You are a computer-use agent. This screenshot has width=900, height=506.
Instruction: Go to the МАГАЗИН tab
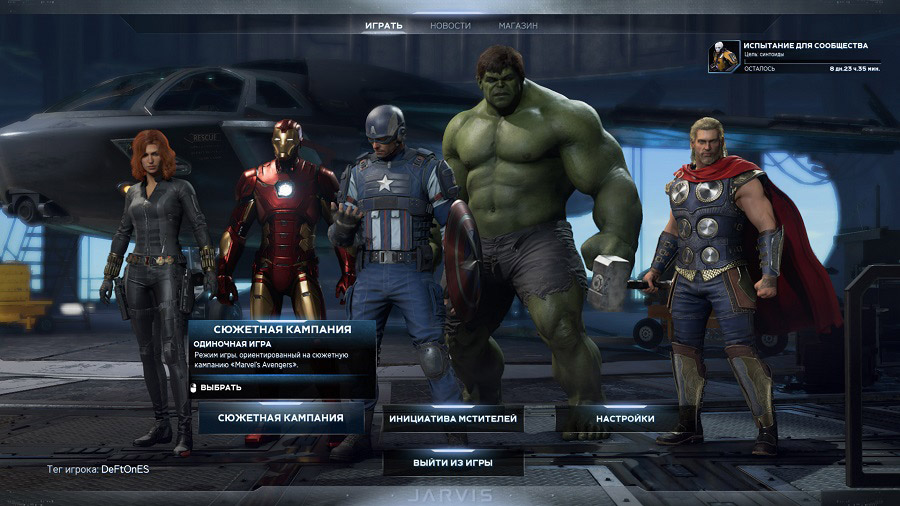click(518, 25)
